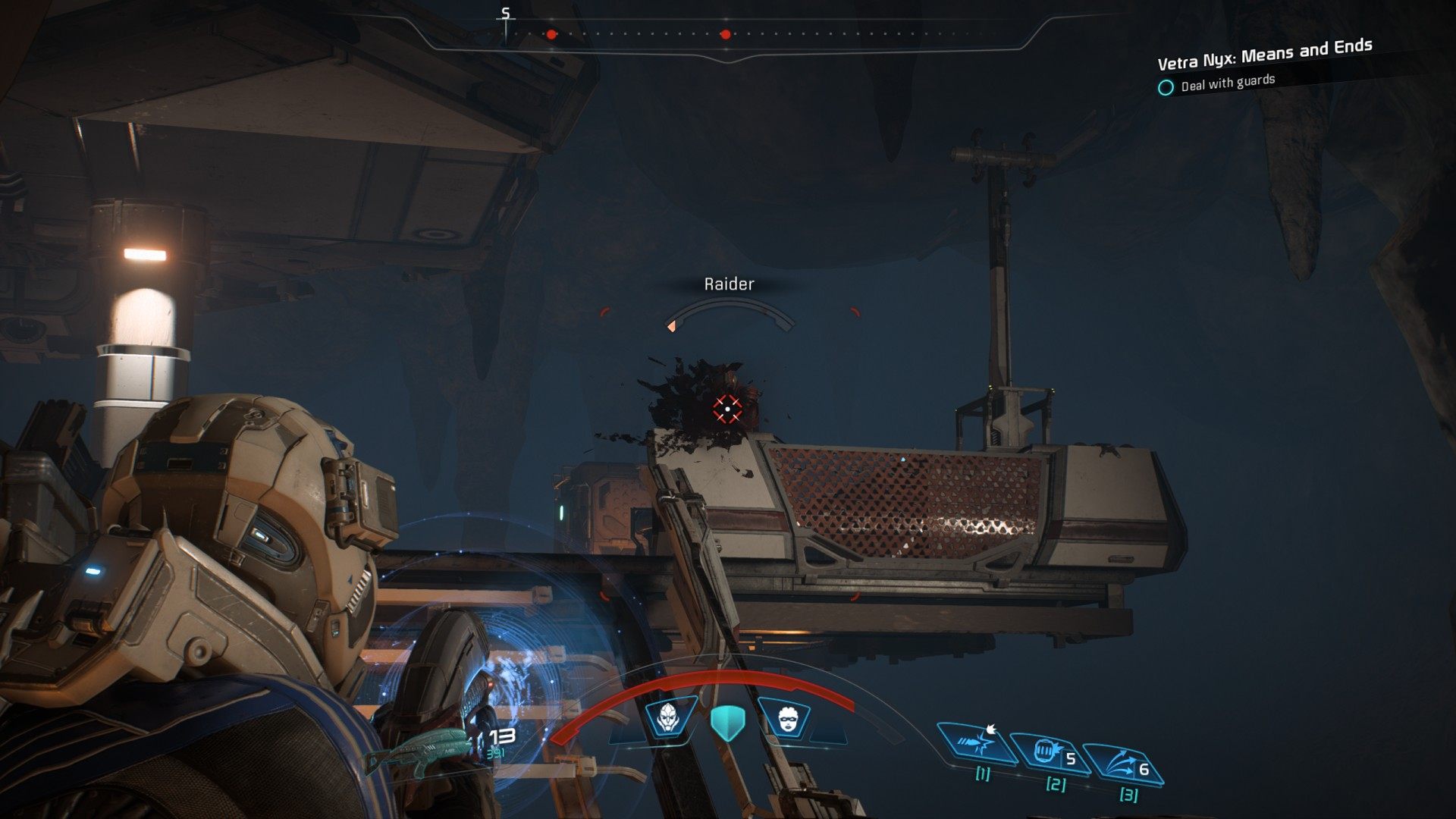The height and width of the screenshot is (819, 1456).
Task: Open the Vetra Nyx: Means and Ends quest tracker
Action: tap(1264, 55)
